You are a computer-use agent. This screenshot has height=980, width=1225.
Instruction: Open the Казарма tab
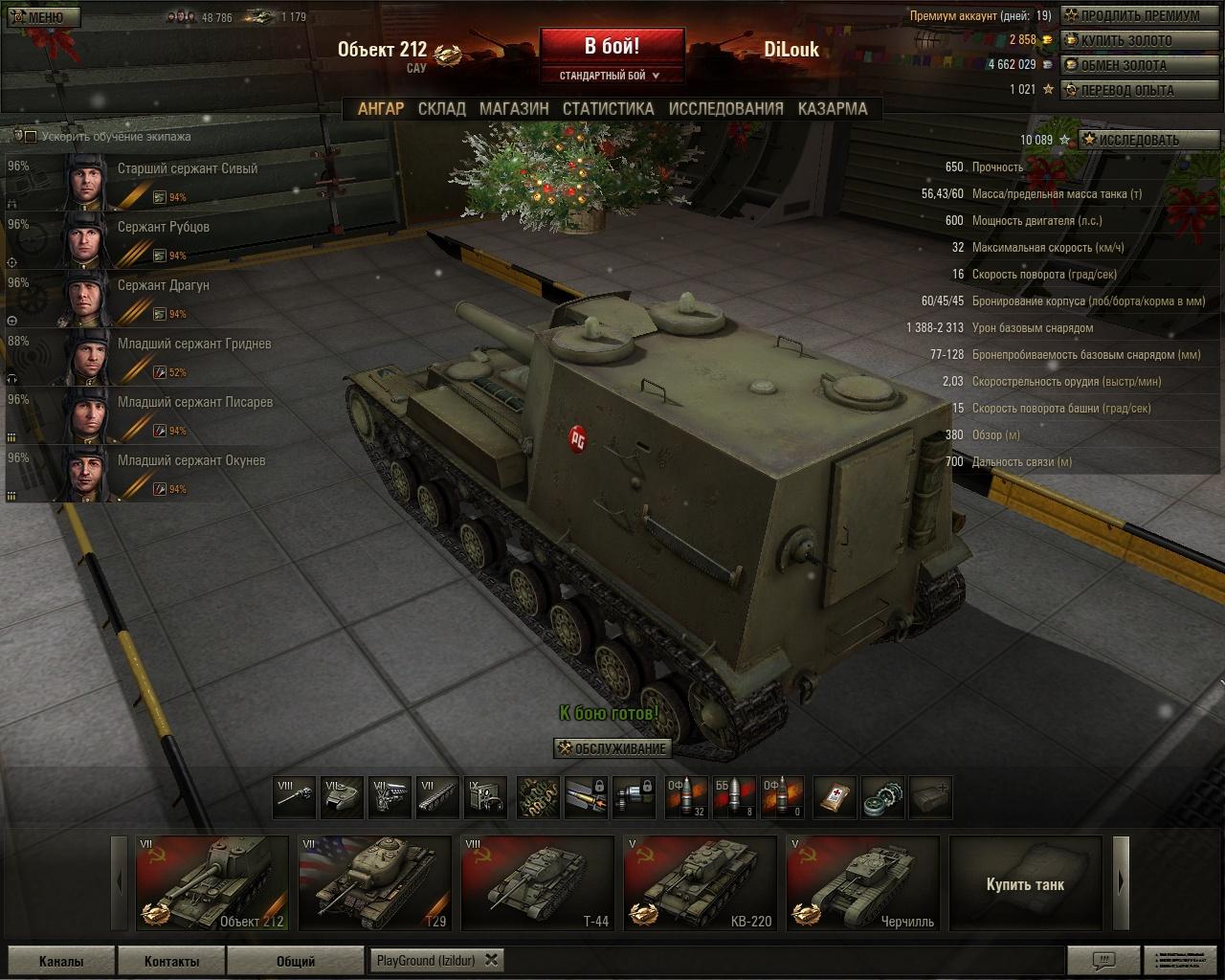(832, 109)
